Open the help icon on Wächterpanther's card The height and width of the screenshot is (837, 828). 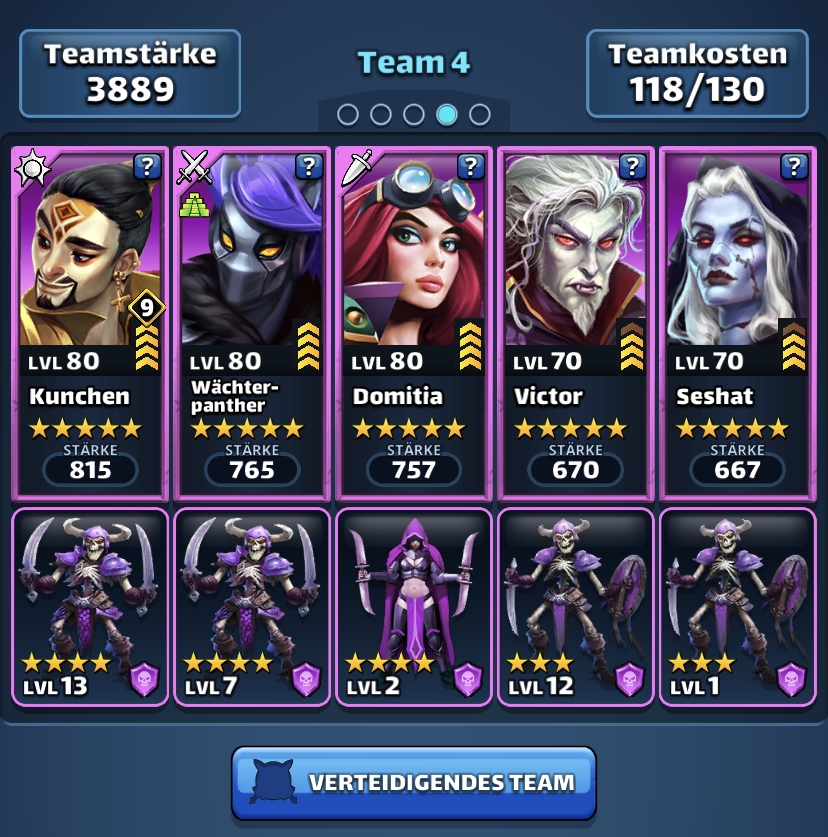[x=308, y=166]
